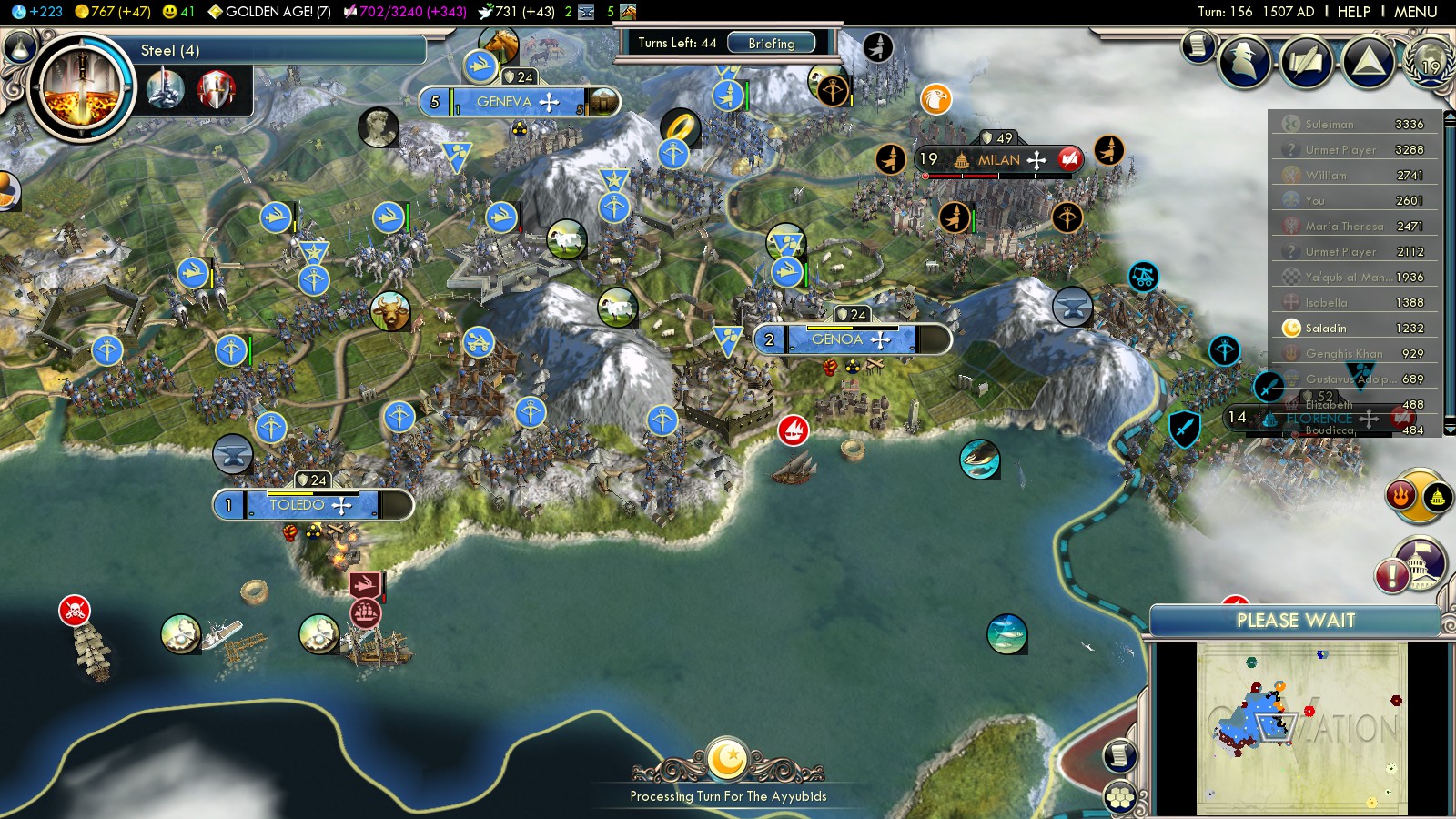Screen dimensions: 1456x819
Task: Open the Milan city banner
Action: (998, 160)
